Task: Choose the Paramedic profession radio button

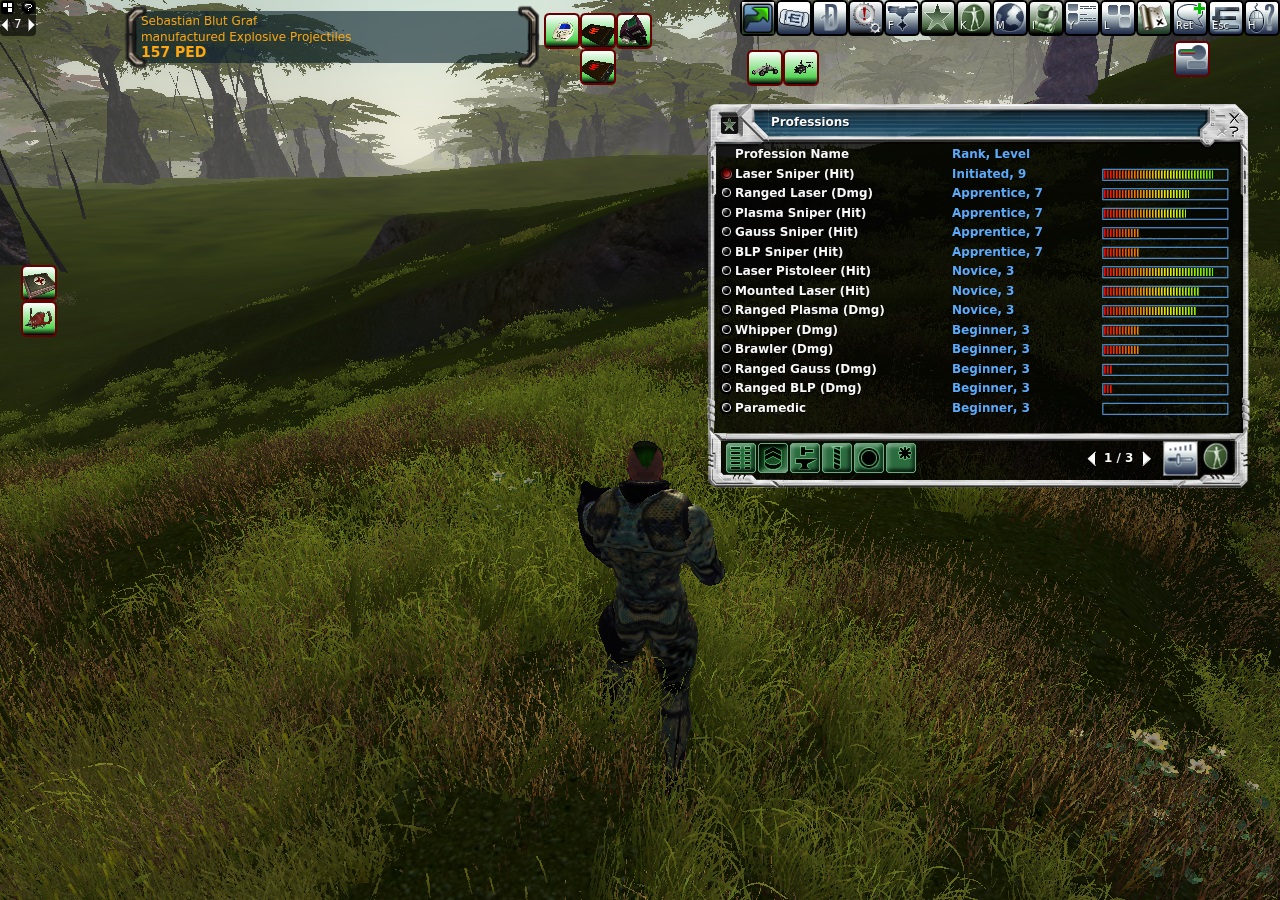Action: click(x=727, y=408)
